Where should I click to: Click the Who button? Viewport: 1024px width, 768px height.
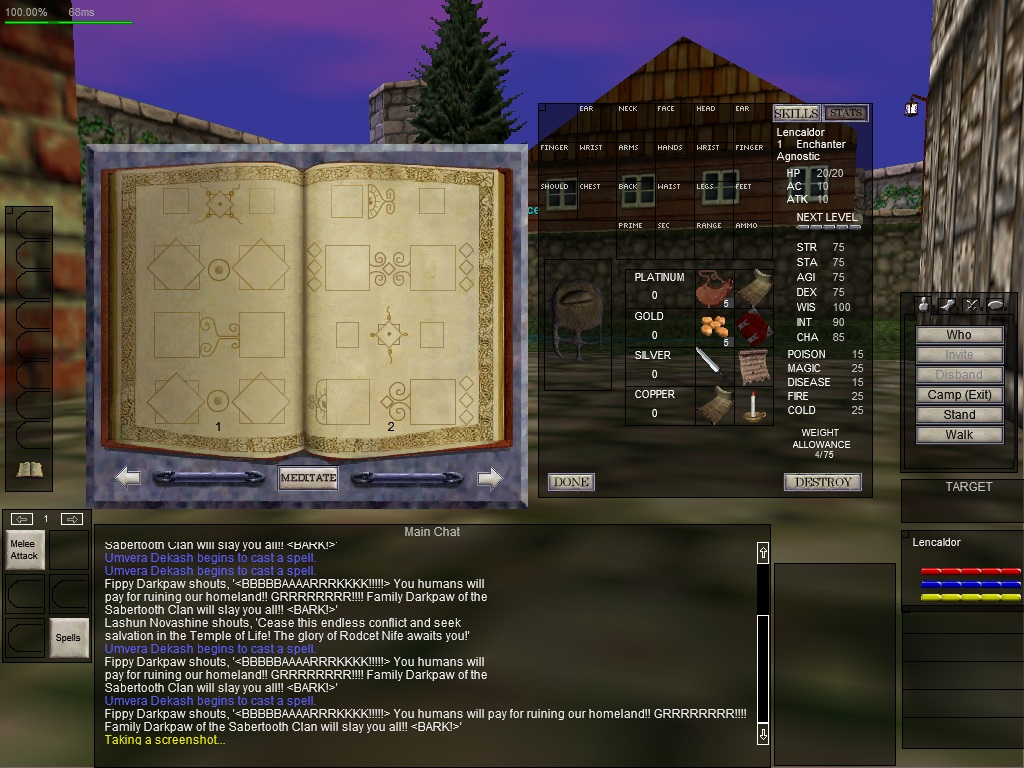click(959, 335)
